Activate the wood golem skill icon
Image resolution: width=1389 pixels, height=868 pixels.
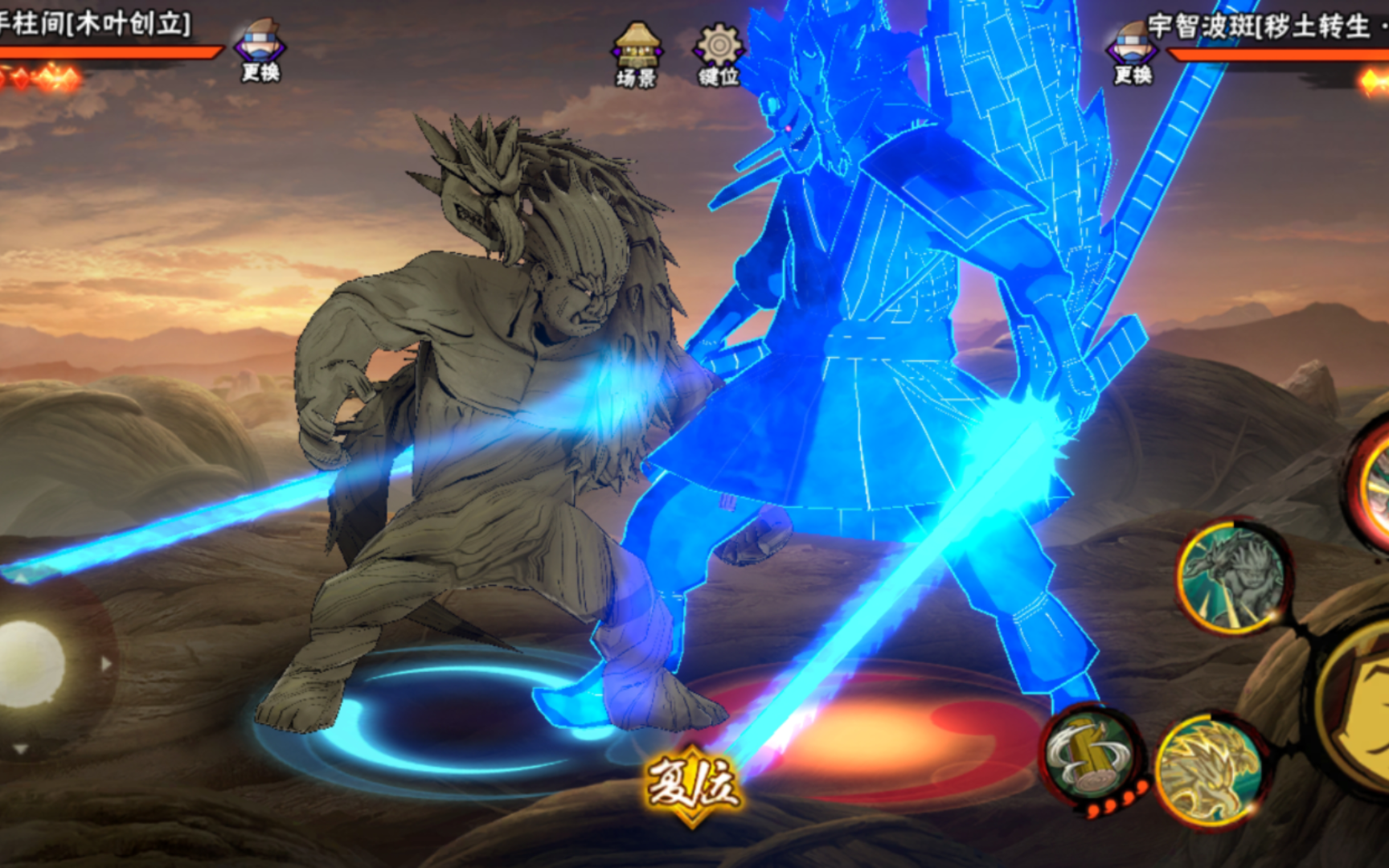point(1232,575)
